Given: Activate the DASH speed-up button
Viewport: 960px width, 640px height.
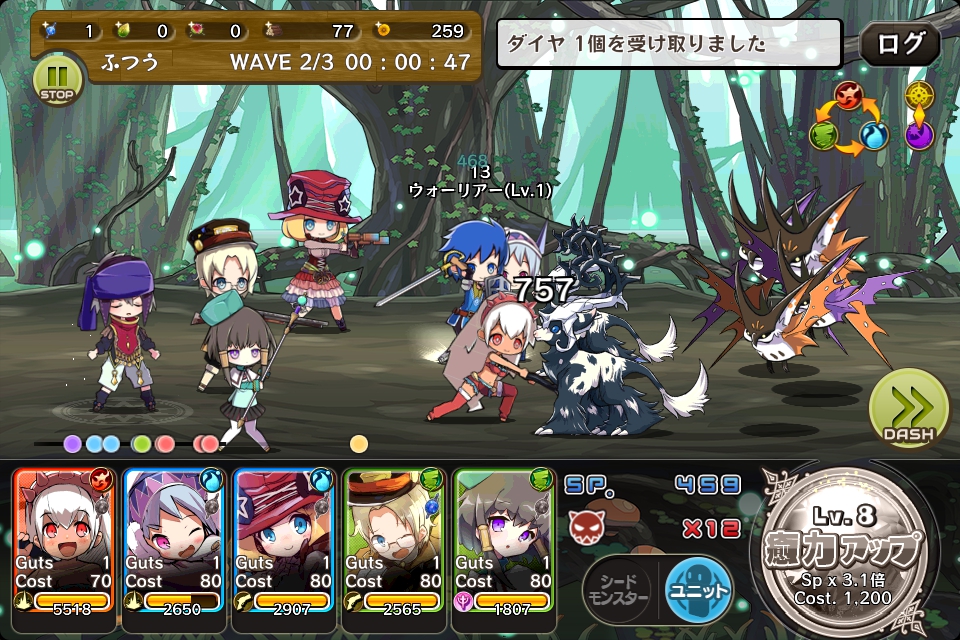Looking at the screenshot, I should click(908, 410).
